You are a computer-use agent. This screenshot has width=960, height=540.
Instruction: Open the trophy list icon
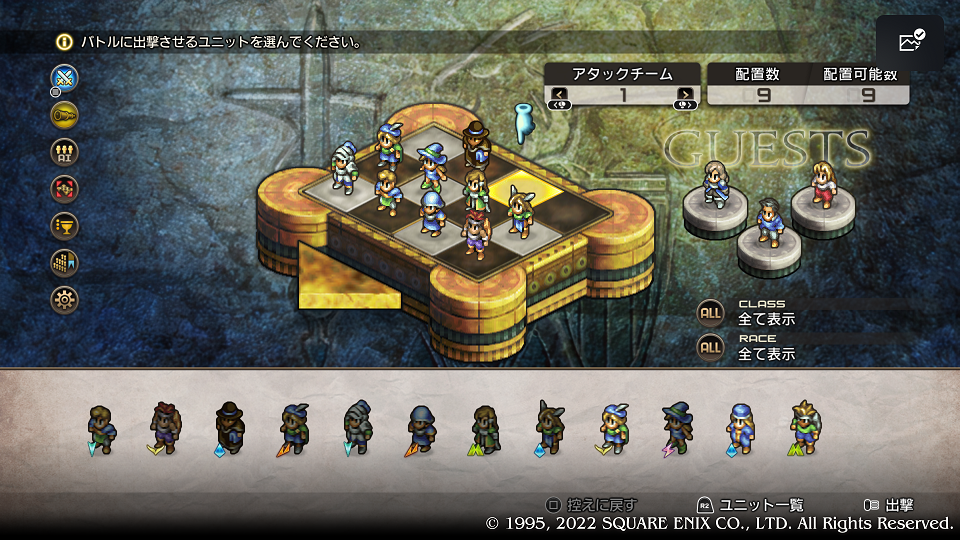65,225
